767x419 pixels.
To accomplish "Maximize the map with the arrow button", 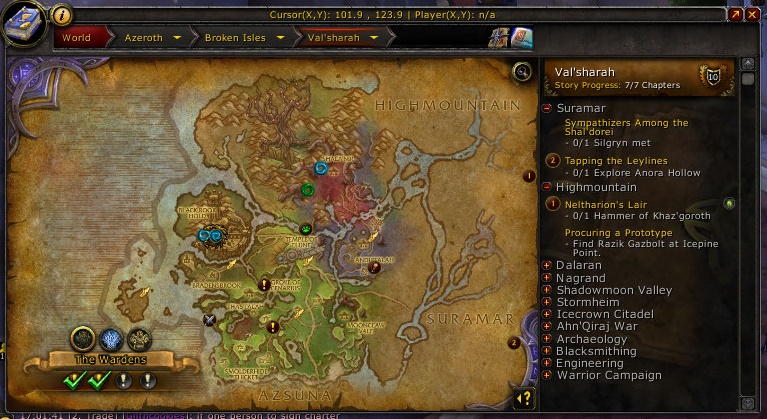I will (736, 15).
